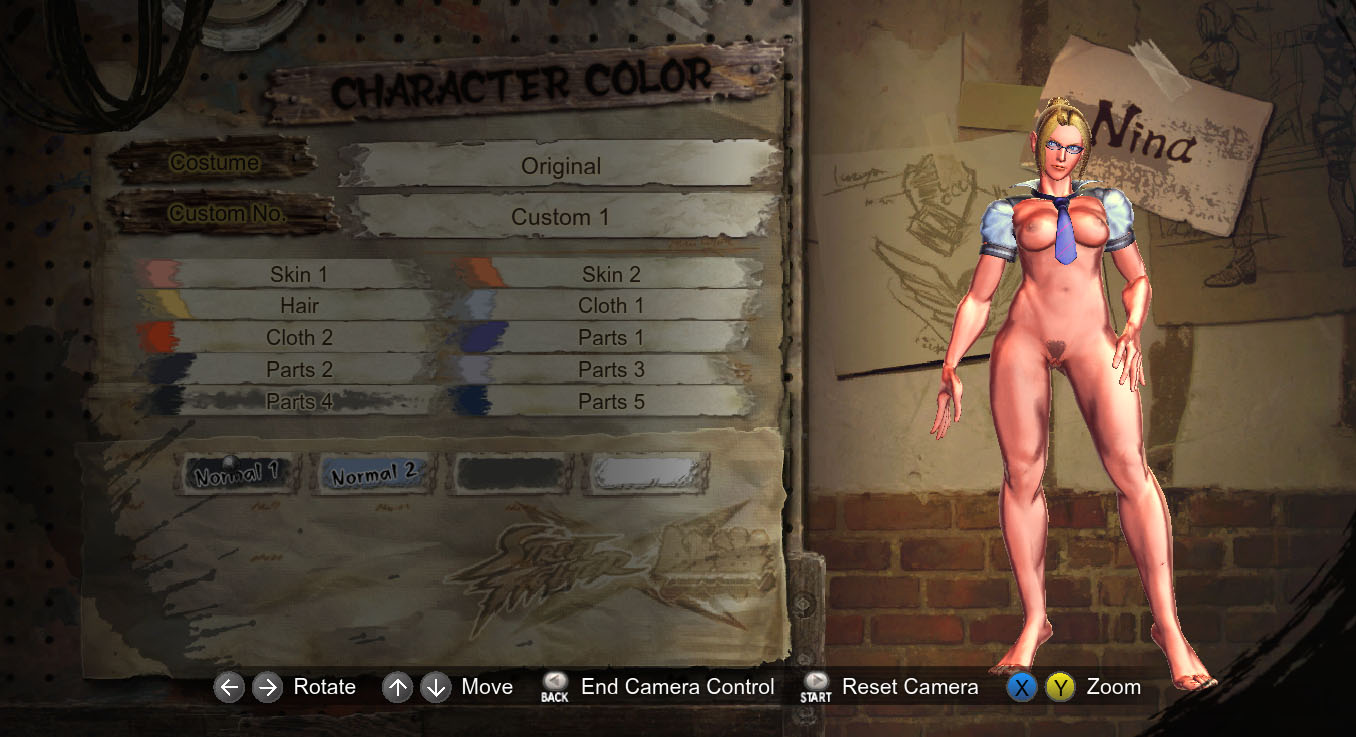This screenshot has width=1356, height=737.
Task: Choose the dark gray unlabeled preset
Action: coord(510,474)
